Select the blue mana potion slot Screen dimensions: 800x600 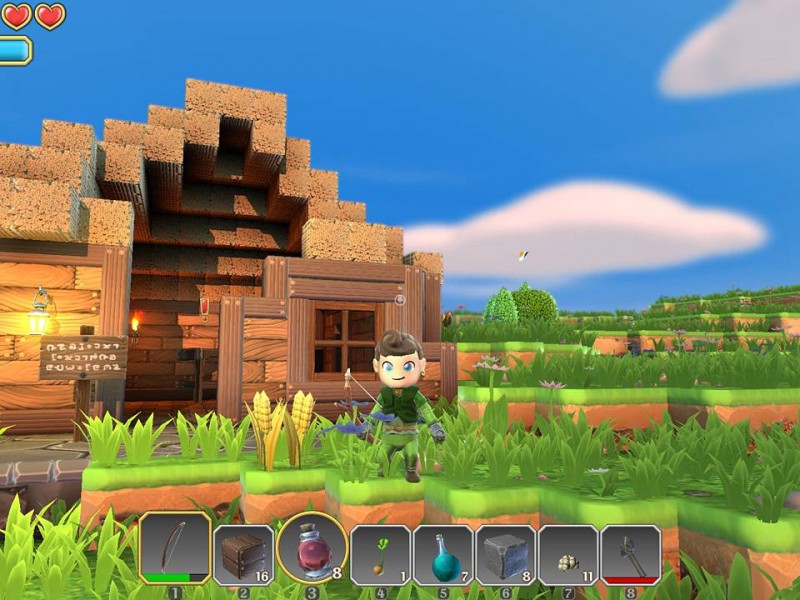click(443, 554)
